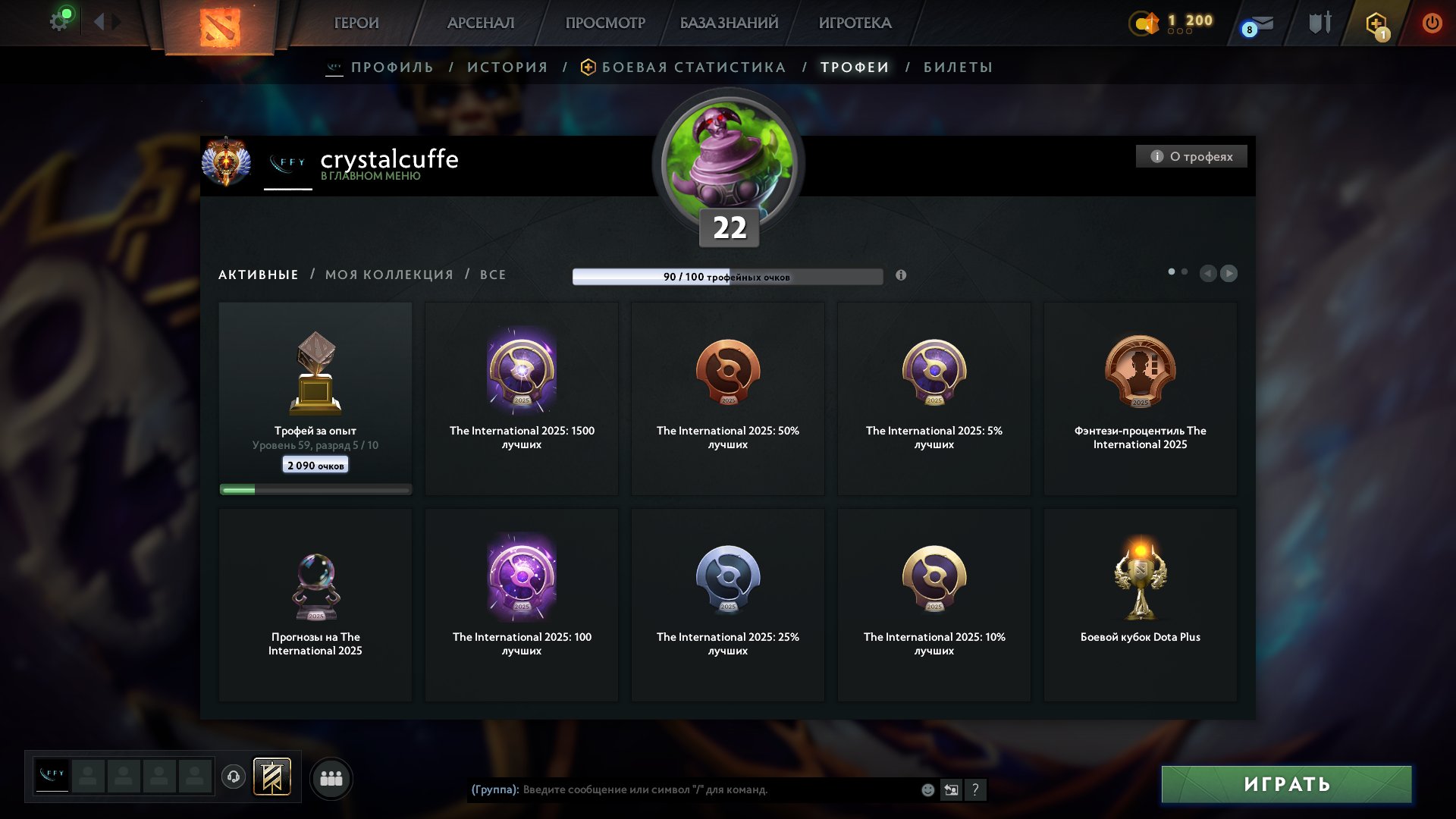Show the МОЯ КОЛЛЕКЦИЯ trophy filter
This screenshot has height=819, width=1456.
point(389,275)
